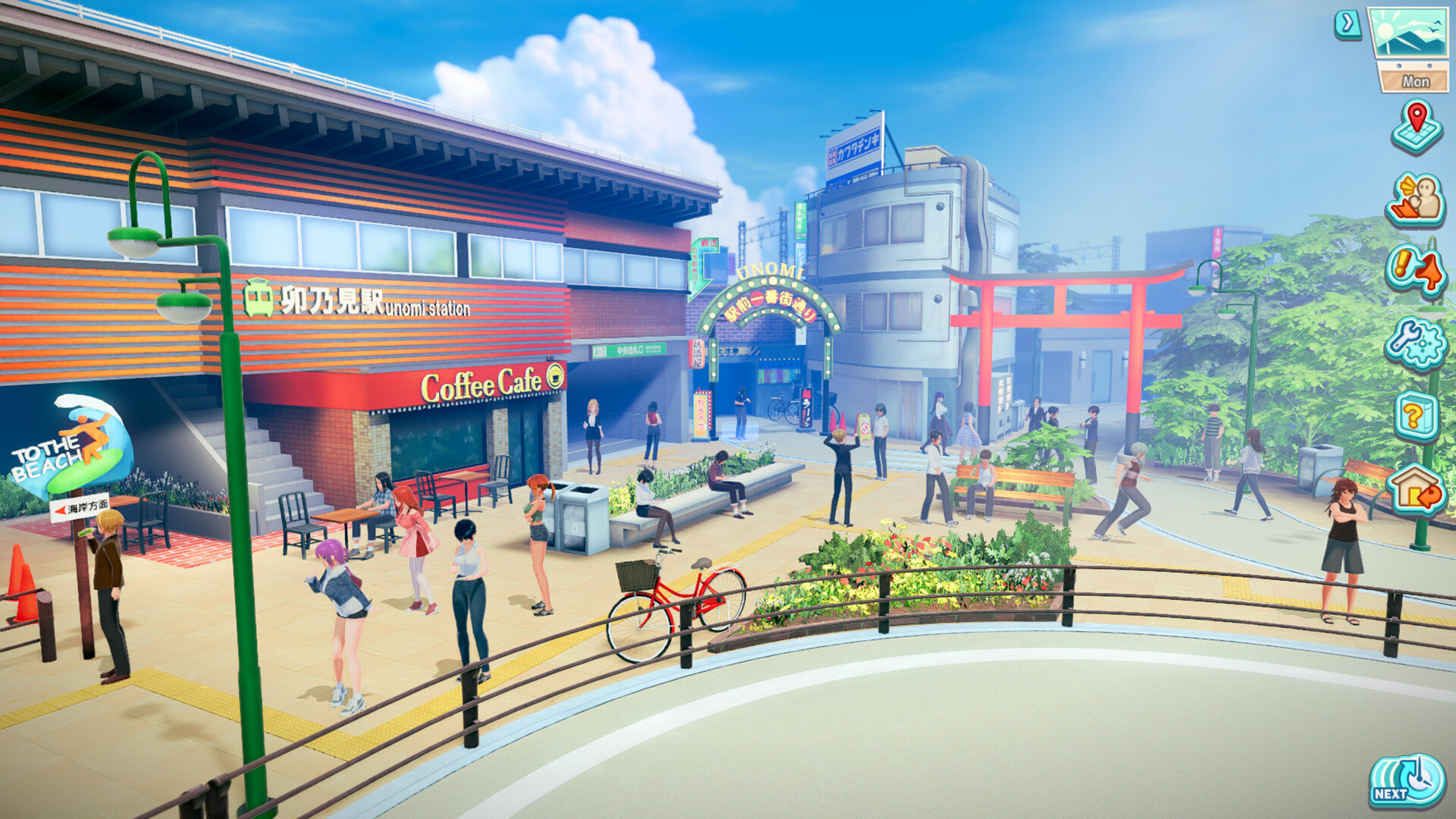Return home using the house icon
This screenshot has height=819, width=1456.
[x=1415, y=489]
